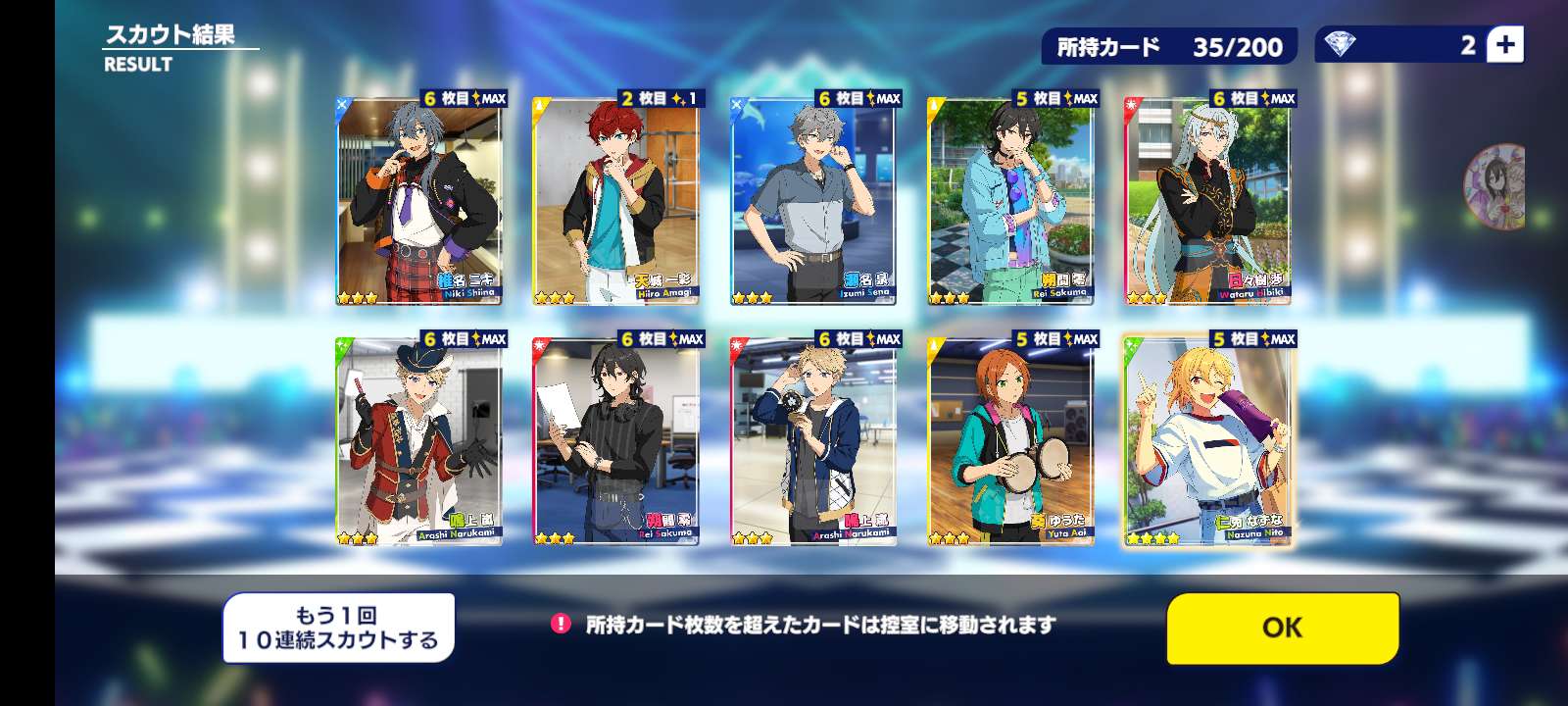Choose the Hiiro Amagi card

click(x=615, y=202)
